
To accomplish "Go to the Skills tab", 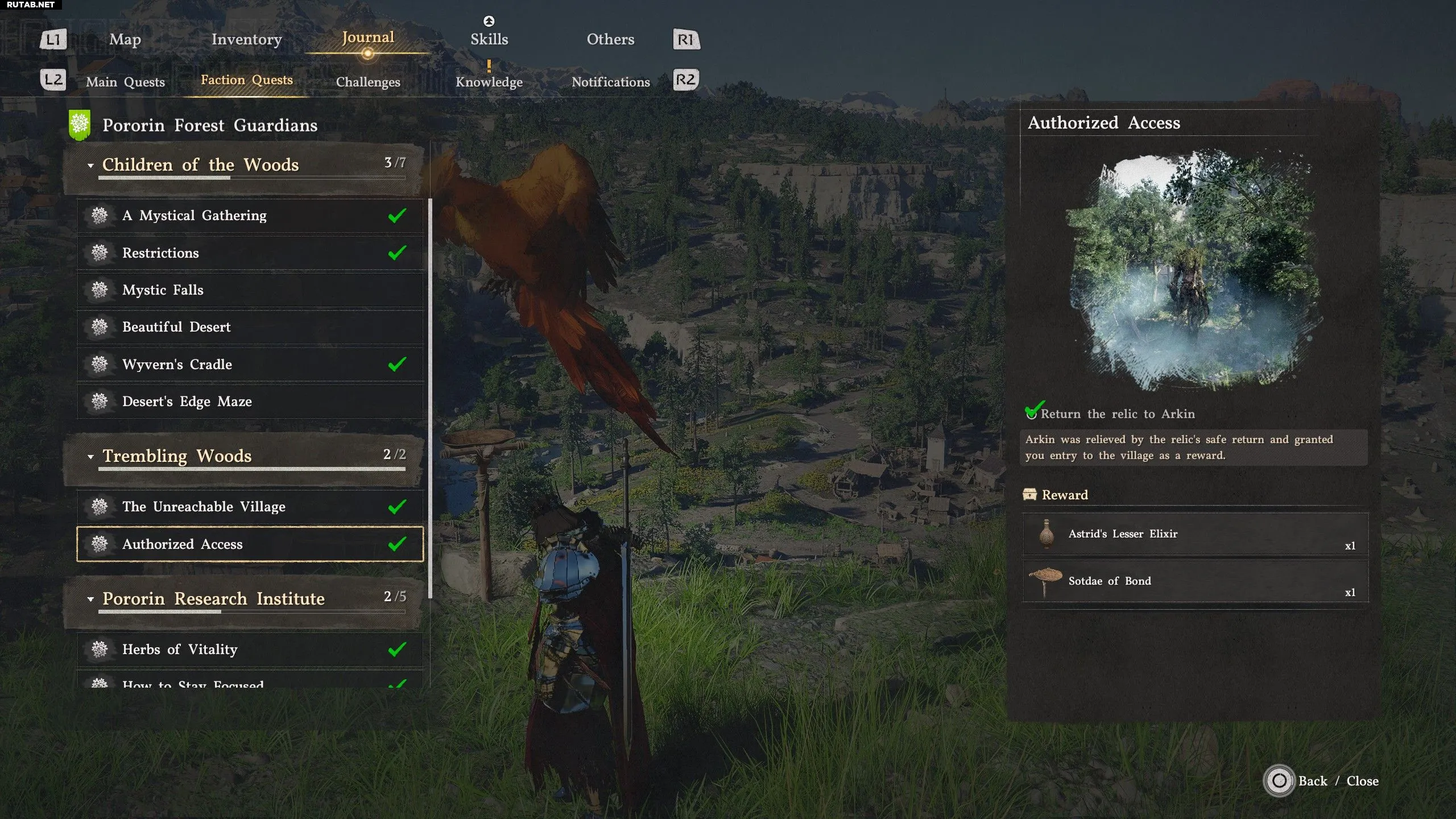I will [x=489, y=39].
